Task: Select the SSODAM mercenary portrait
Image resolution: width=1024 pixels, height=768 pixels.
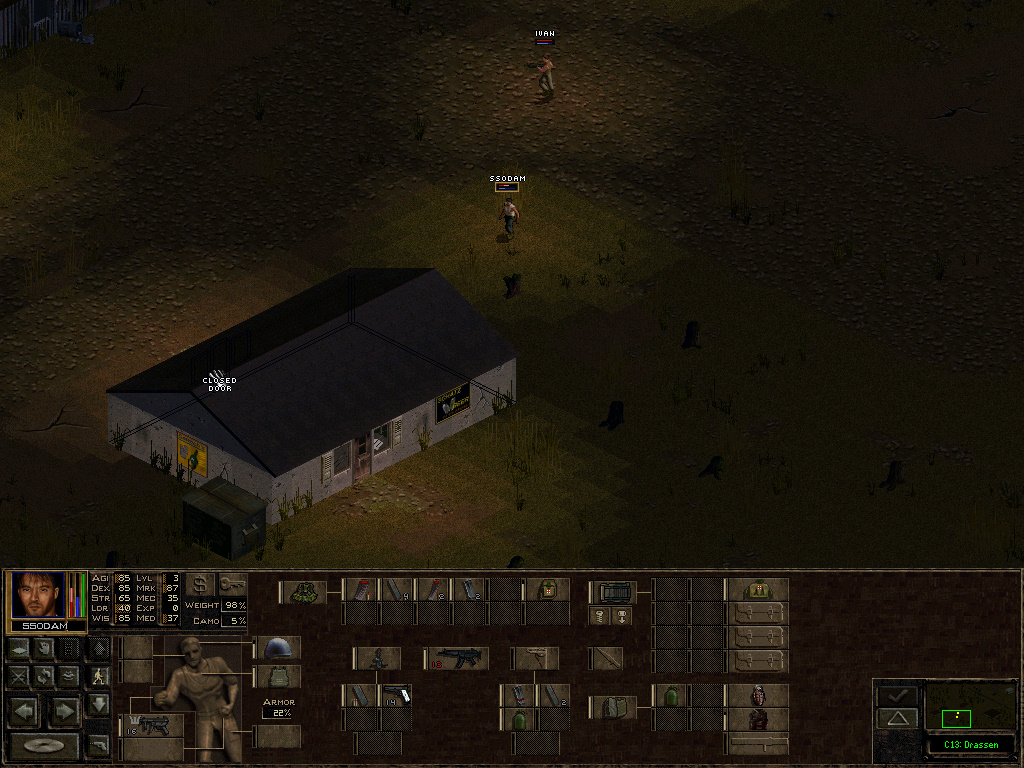Action: 38,595
